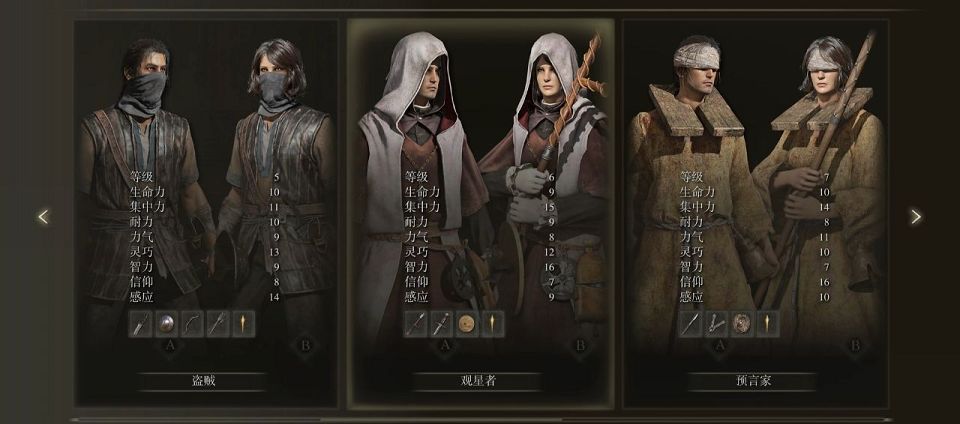Click the Prophet's spear icon
This screenshot has height=424, width=960.
(691, 323)
